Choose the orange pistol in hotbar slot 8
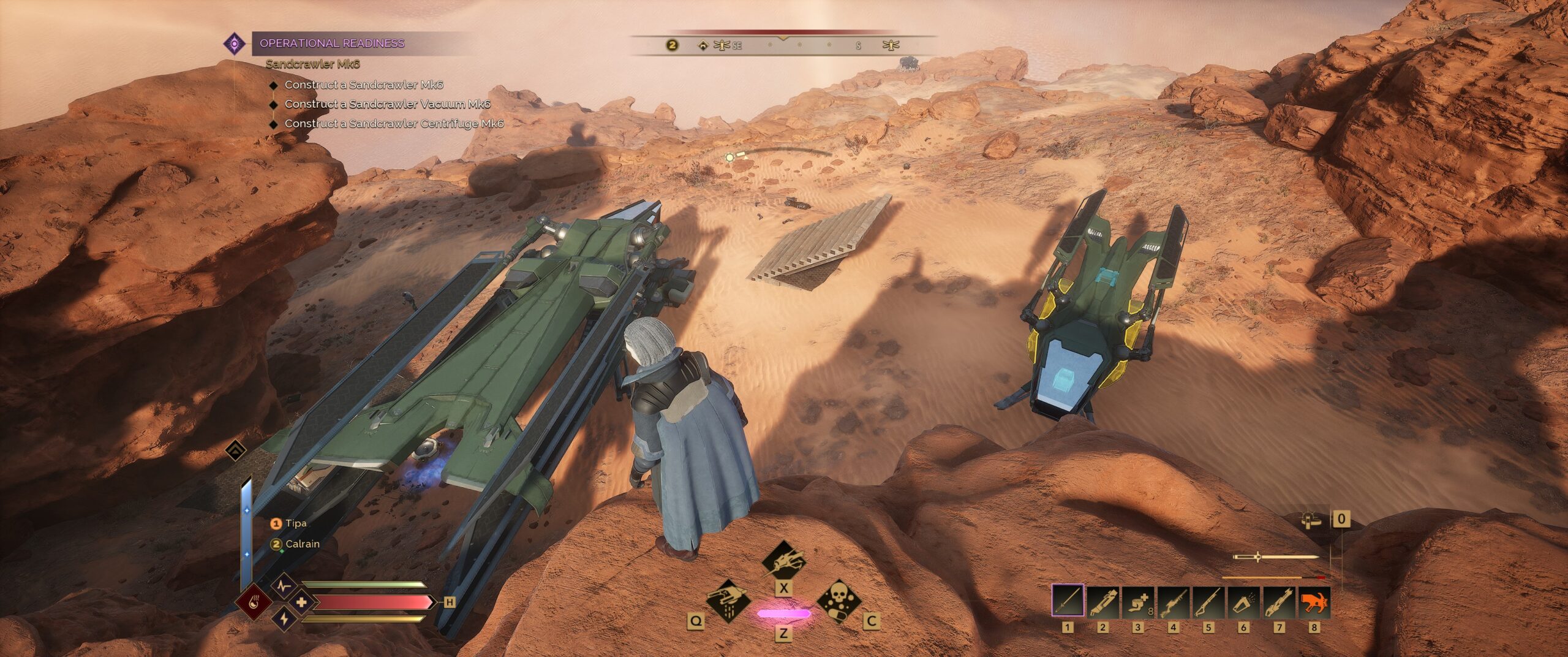This screenshot has height=657, width=1568. (1314, 601)
